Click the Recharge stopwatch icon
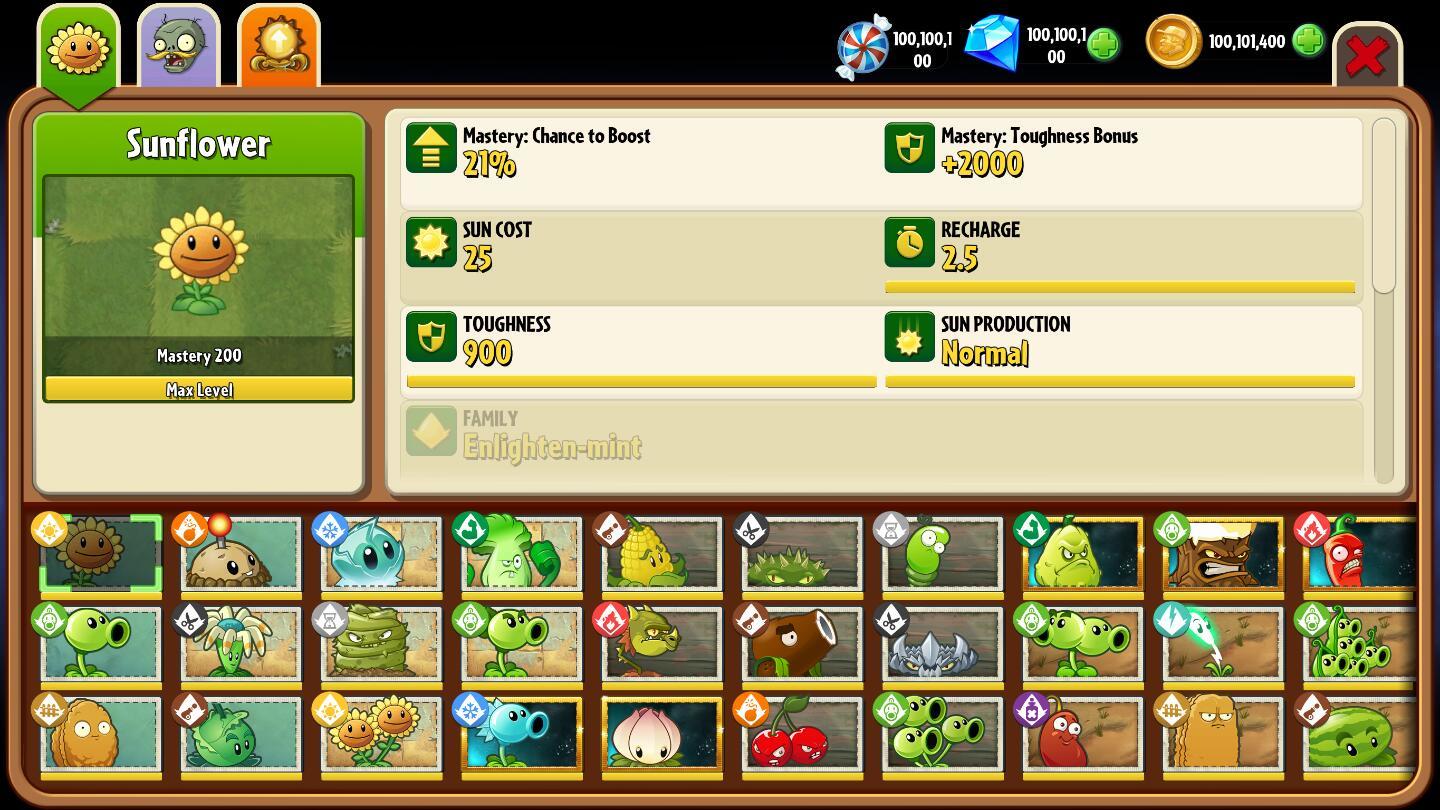 tap(909, 242)
